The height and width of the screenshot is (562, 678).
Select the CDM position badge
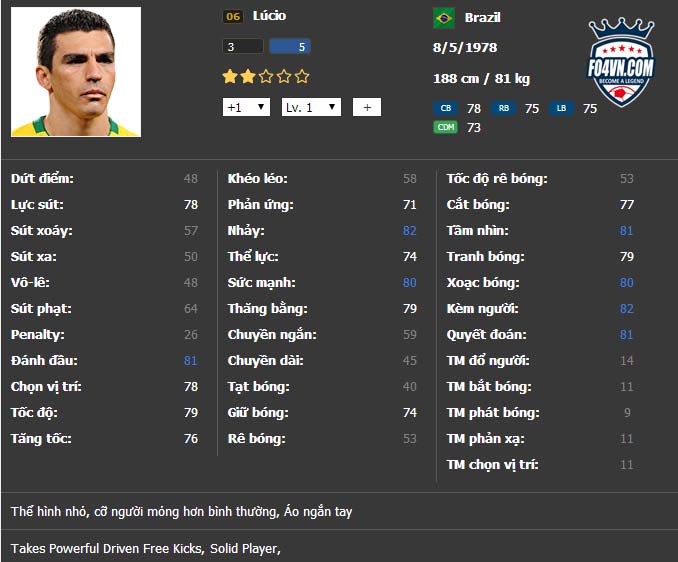tap(445, 127)
